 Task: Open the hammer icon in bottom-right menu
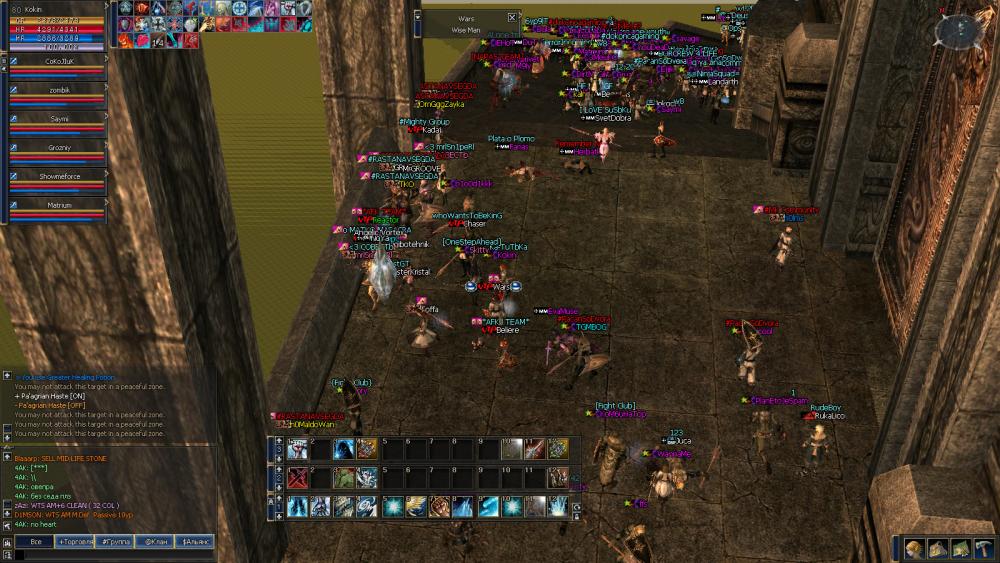click(983, 547)
